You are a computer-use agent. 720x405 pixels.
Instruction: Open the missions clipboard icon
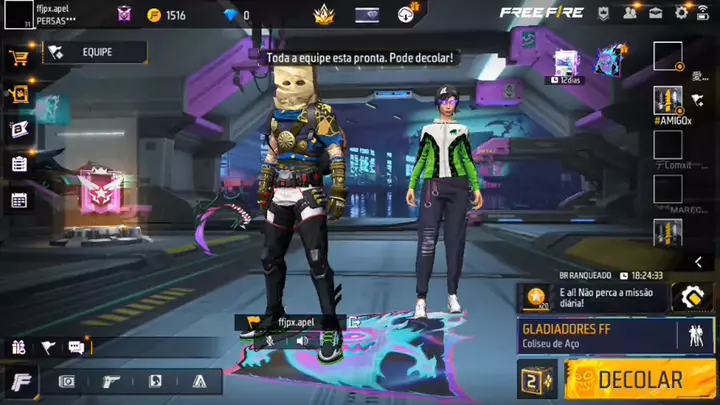click(x=18, y=164)
